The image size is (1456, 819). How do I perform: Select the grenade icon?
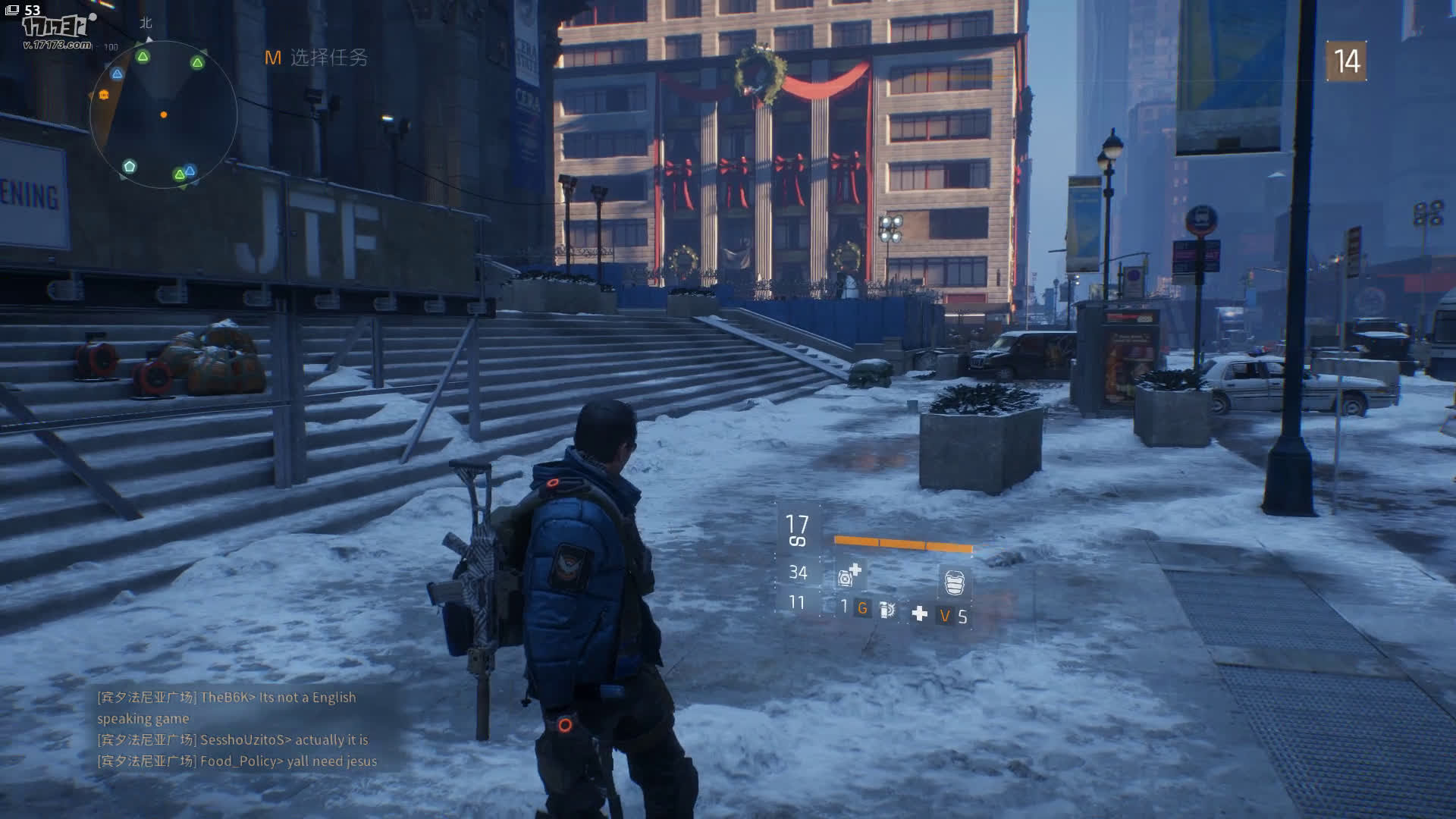[887, 609]
